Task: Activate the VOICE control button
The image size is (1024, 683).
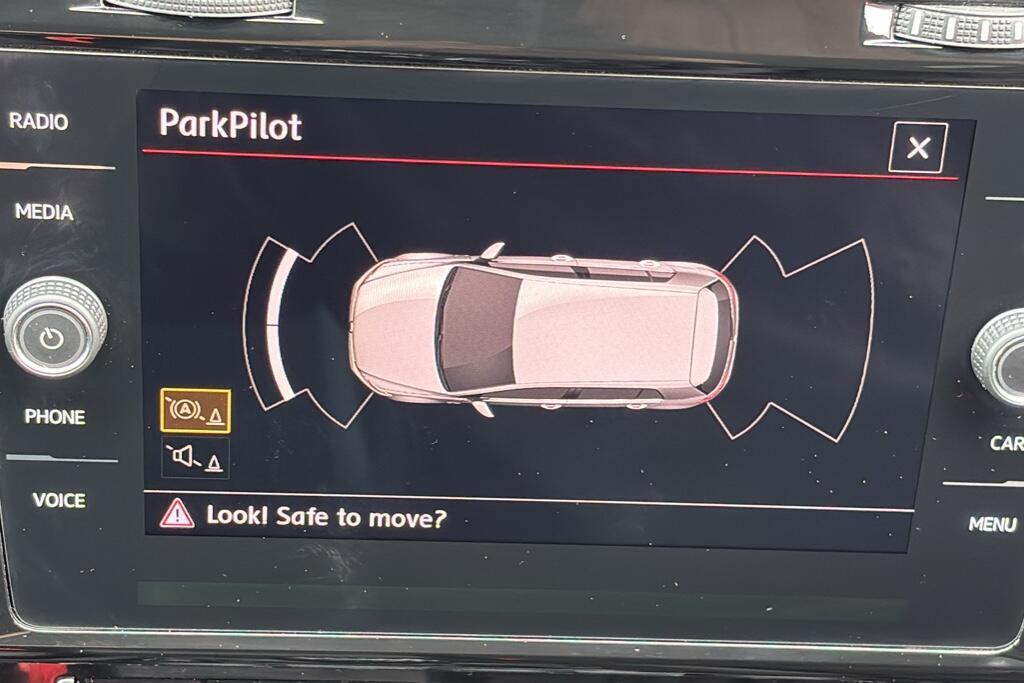Action: coord(59,500)
